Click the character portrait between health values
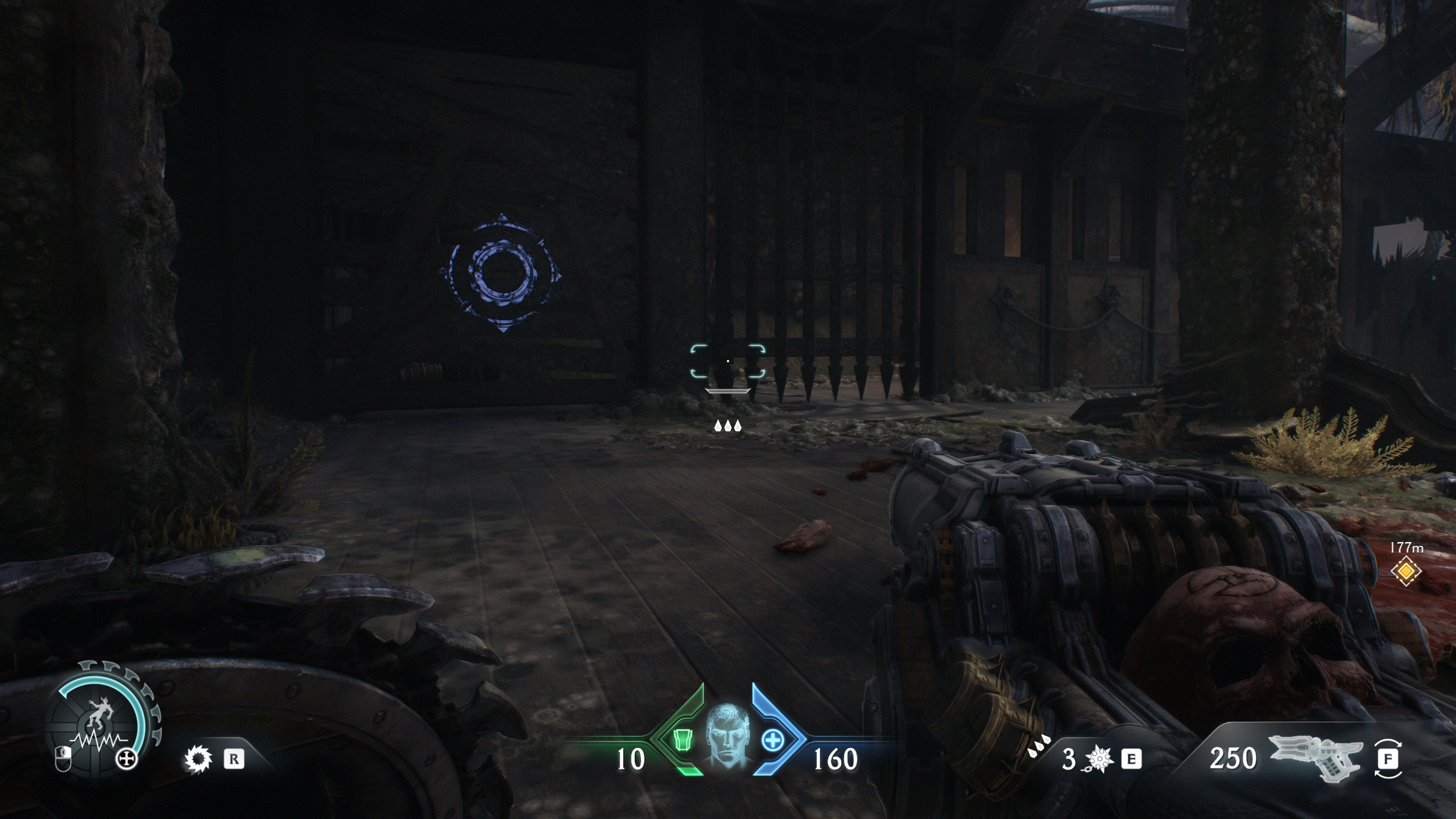The image size is (1456, 819). click(x=727, y=737)
